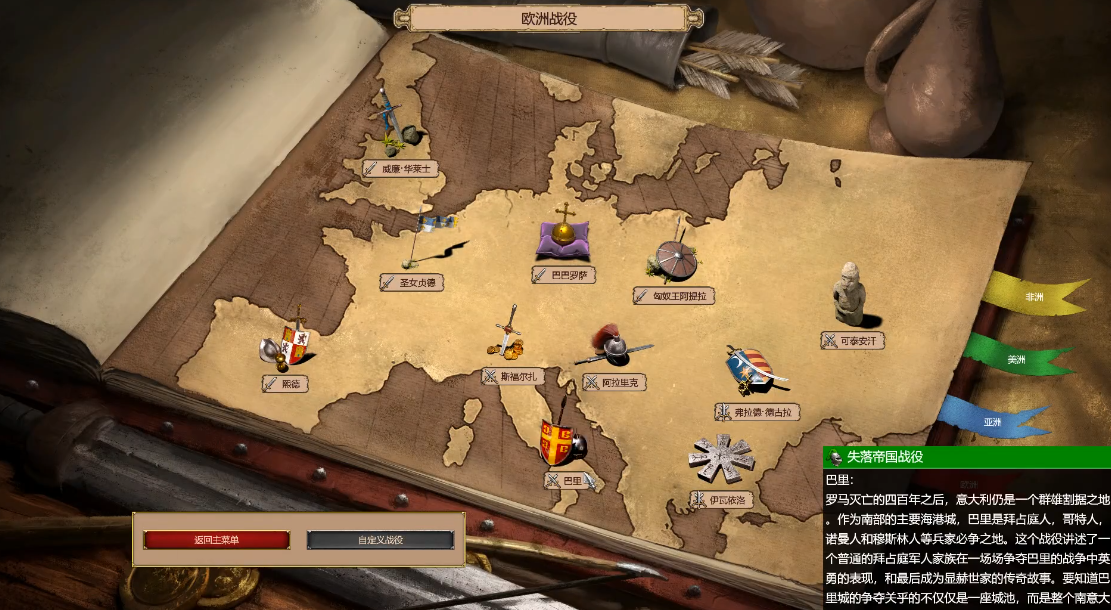Click the 返回主菜单 button
The height and width of the screenshot is (610, 1111).
click(217, 540)
